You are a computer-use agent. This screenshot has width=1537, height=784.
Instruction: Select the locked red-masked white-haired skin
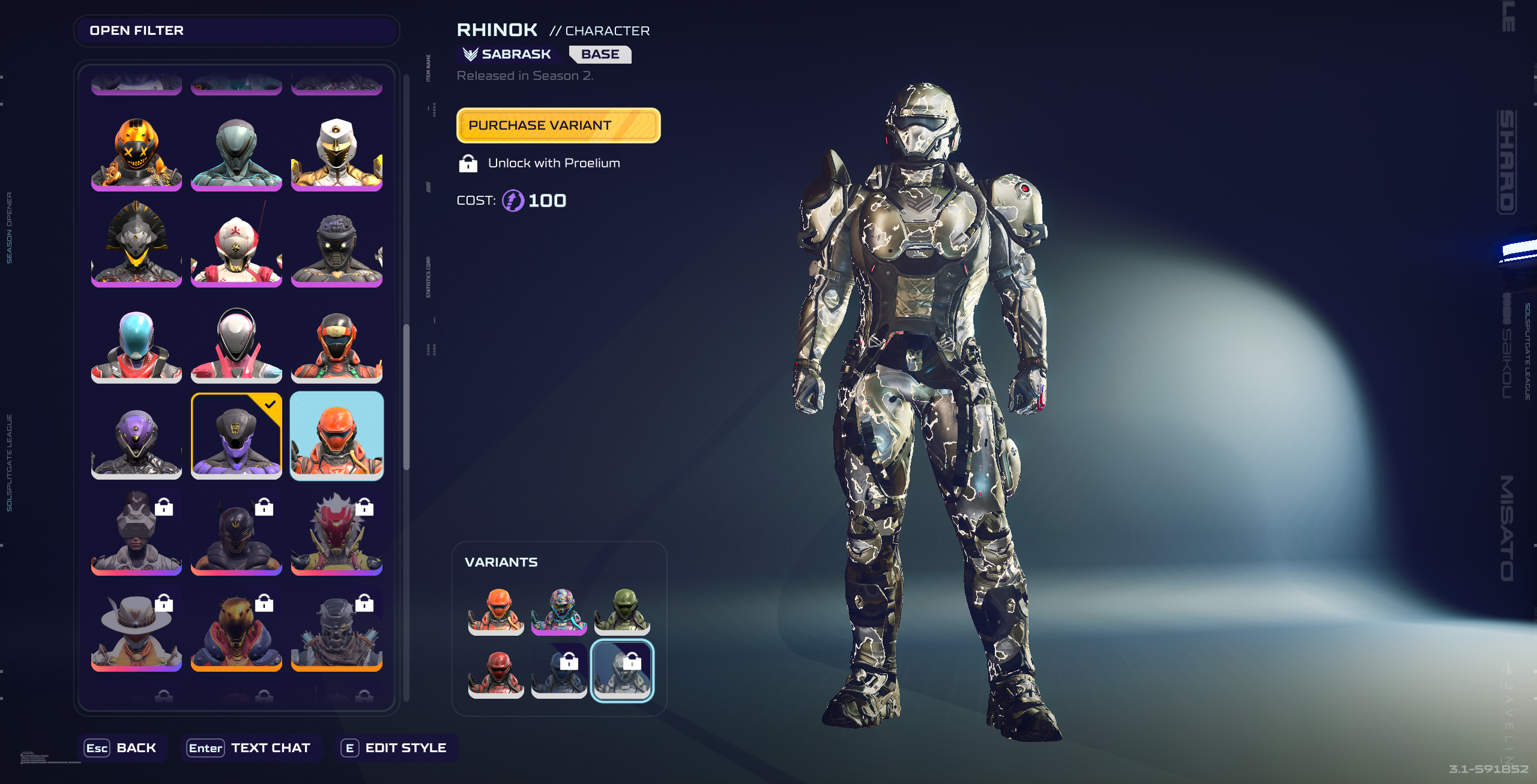(x=336, y=534)
